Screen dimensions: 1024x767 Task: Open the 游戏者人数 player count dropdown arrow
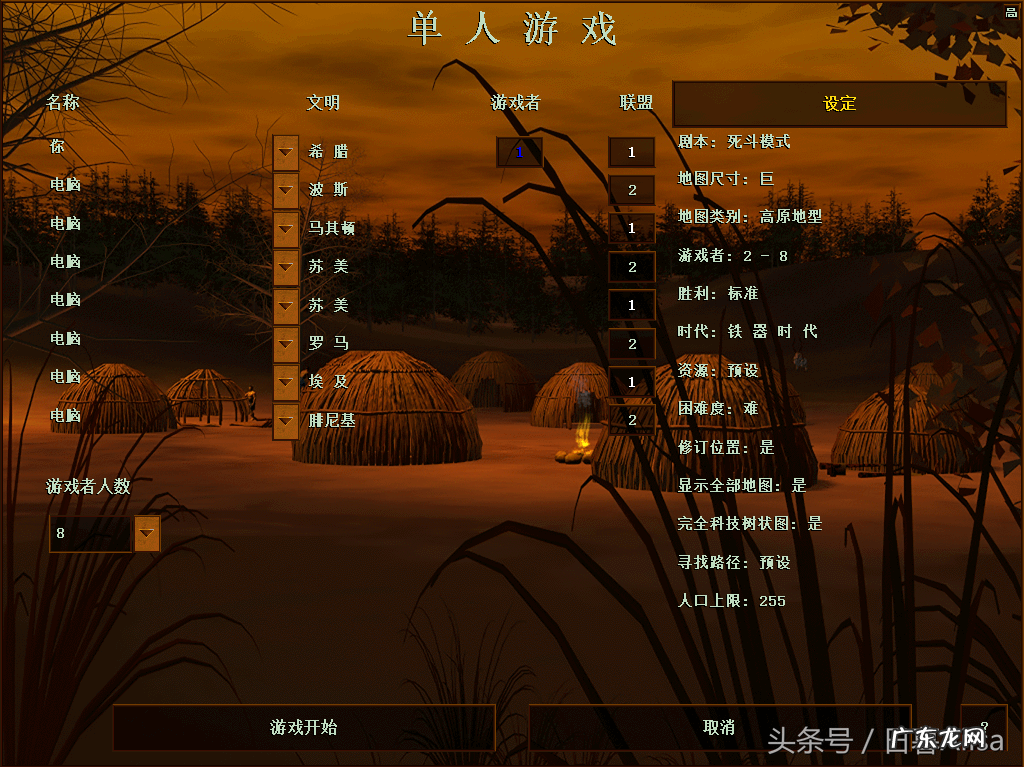tap(147, 534)
